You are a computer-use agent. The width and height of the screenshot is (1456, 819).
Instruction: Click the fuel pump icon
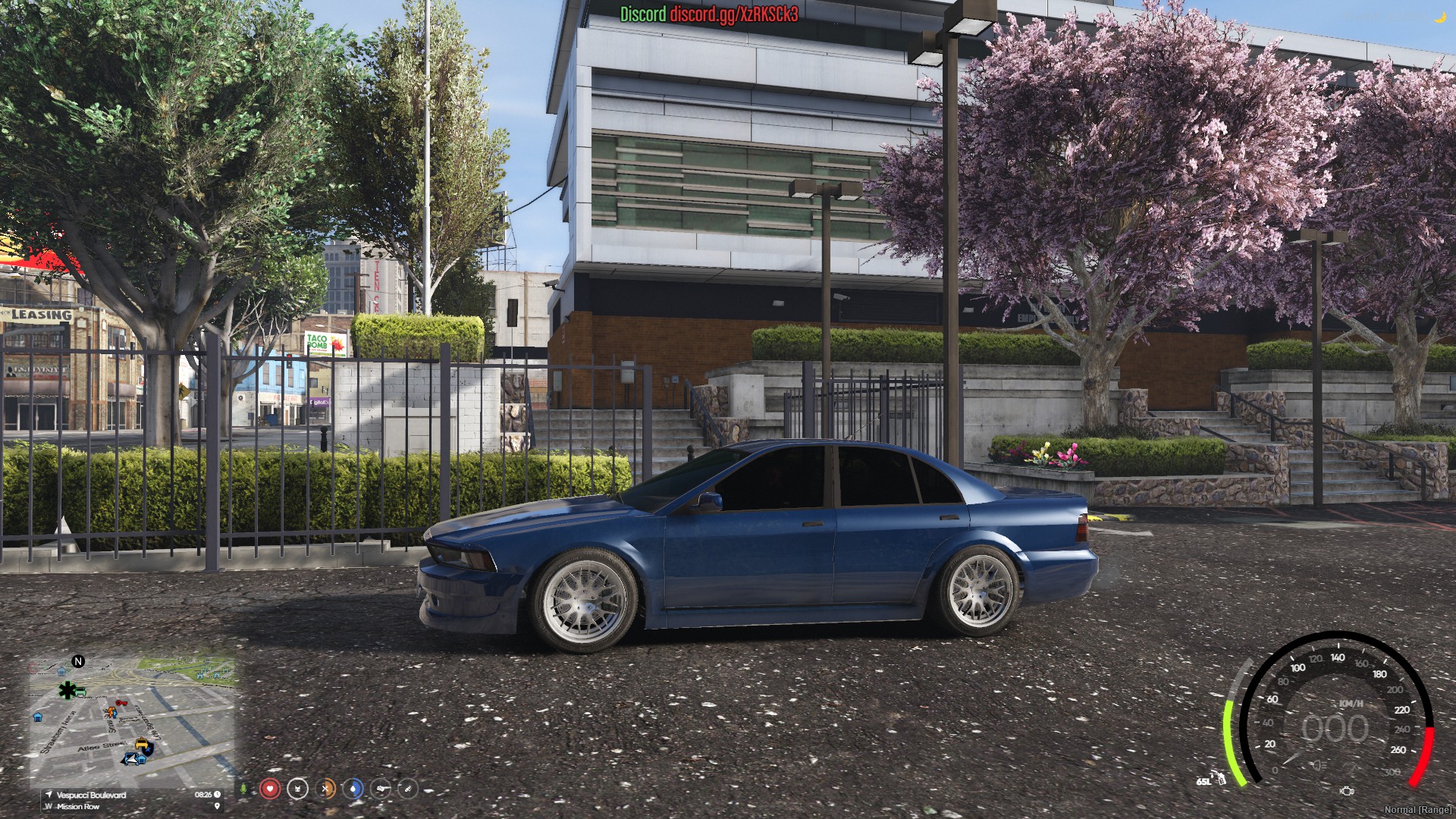(x=1220, y=777)
